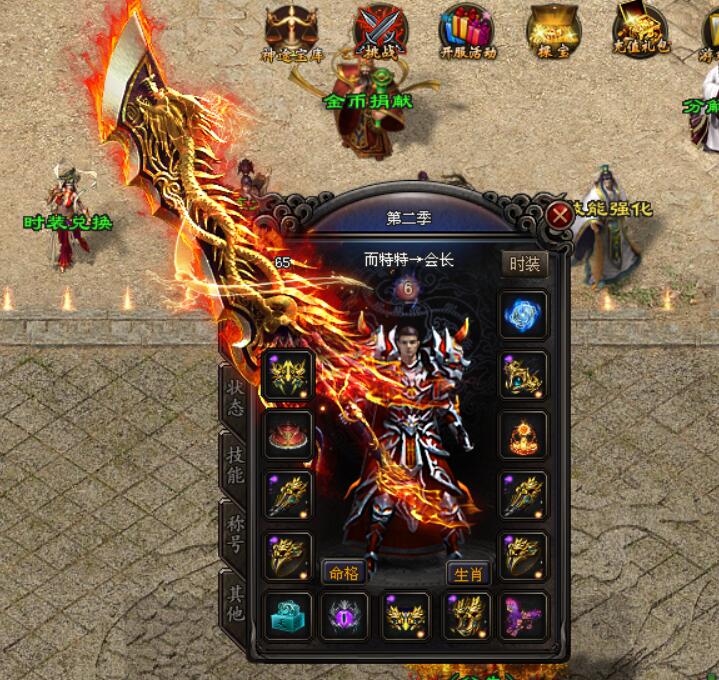719x680 pixels.
Task: Open the 命格 destiny button
Action: [x=342, y=573]
